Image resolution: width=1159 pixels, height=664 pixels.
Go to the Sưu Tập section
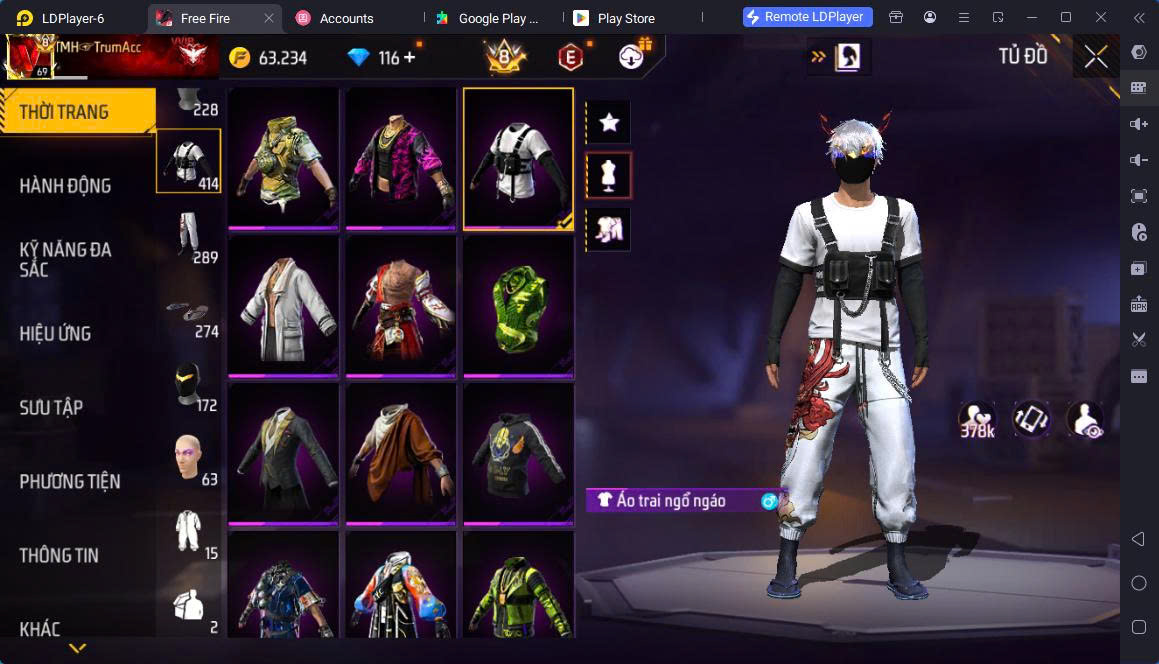tap(51, 407)
